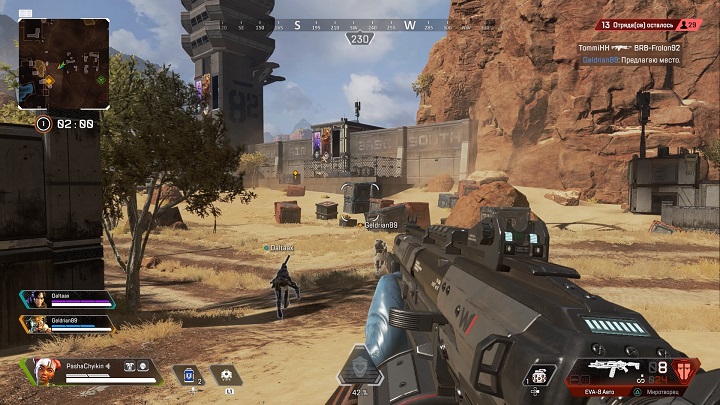720x405 pixels.
Task: Activate the red ultimate ability icon
Action: click(x=686, y=371)
